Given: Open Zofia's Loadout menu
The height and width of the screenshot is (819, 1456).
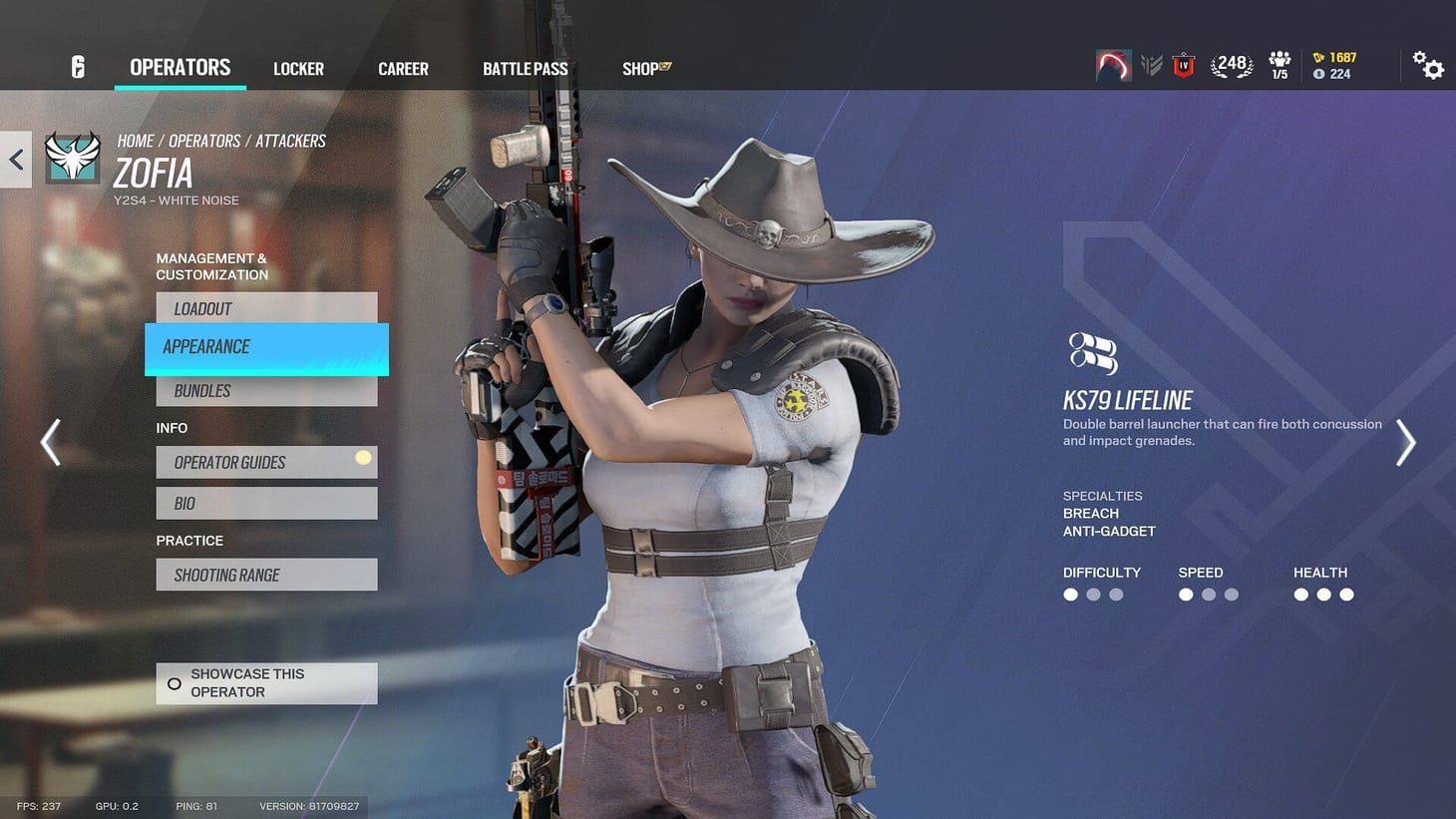Looking at the screenshot, I should pos(266,308).
